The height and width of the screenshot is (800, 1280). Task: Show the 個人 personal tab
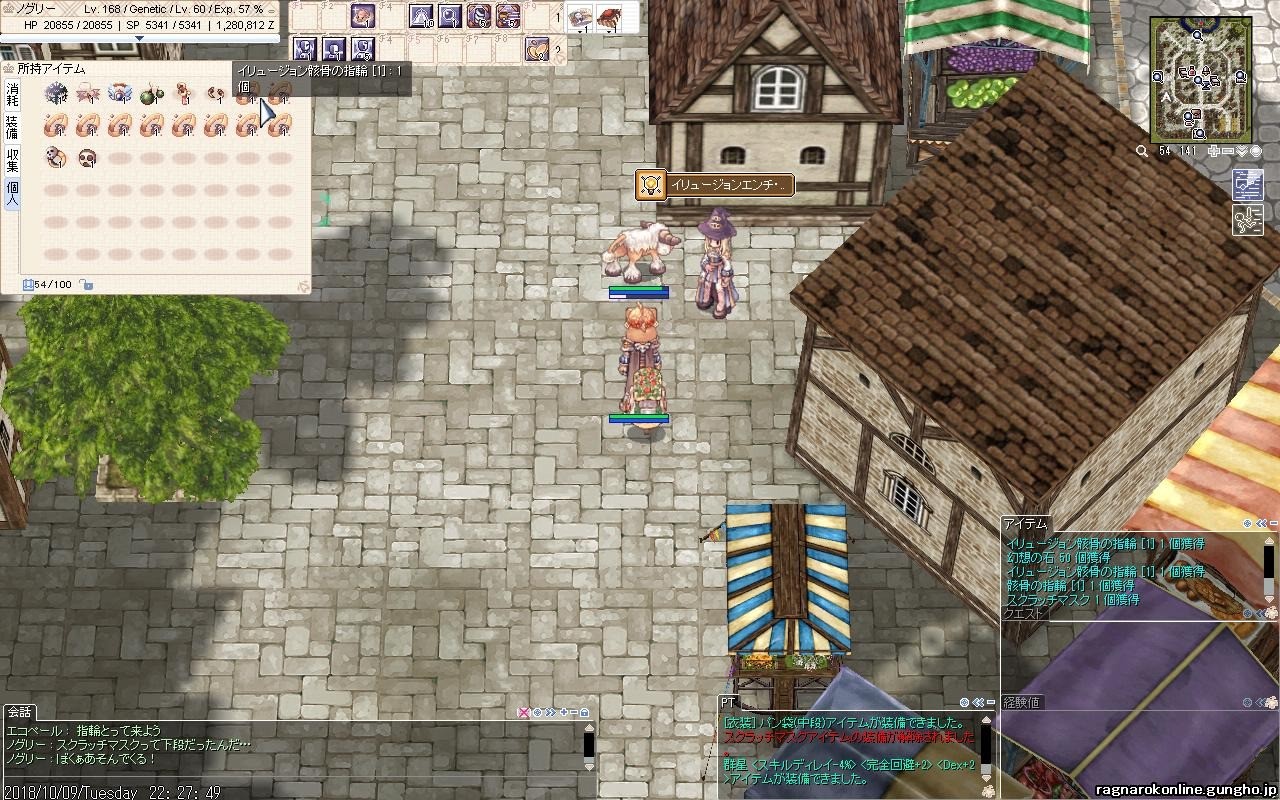(x=12, y=193)
